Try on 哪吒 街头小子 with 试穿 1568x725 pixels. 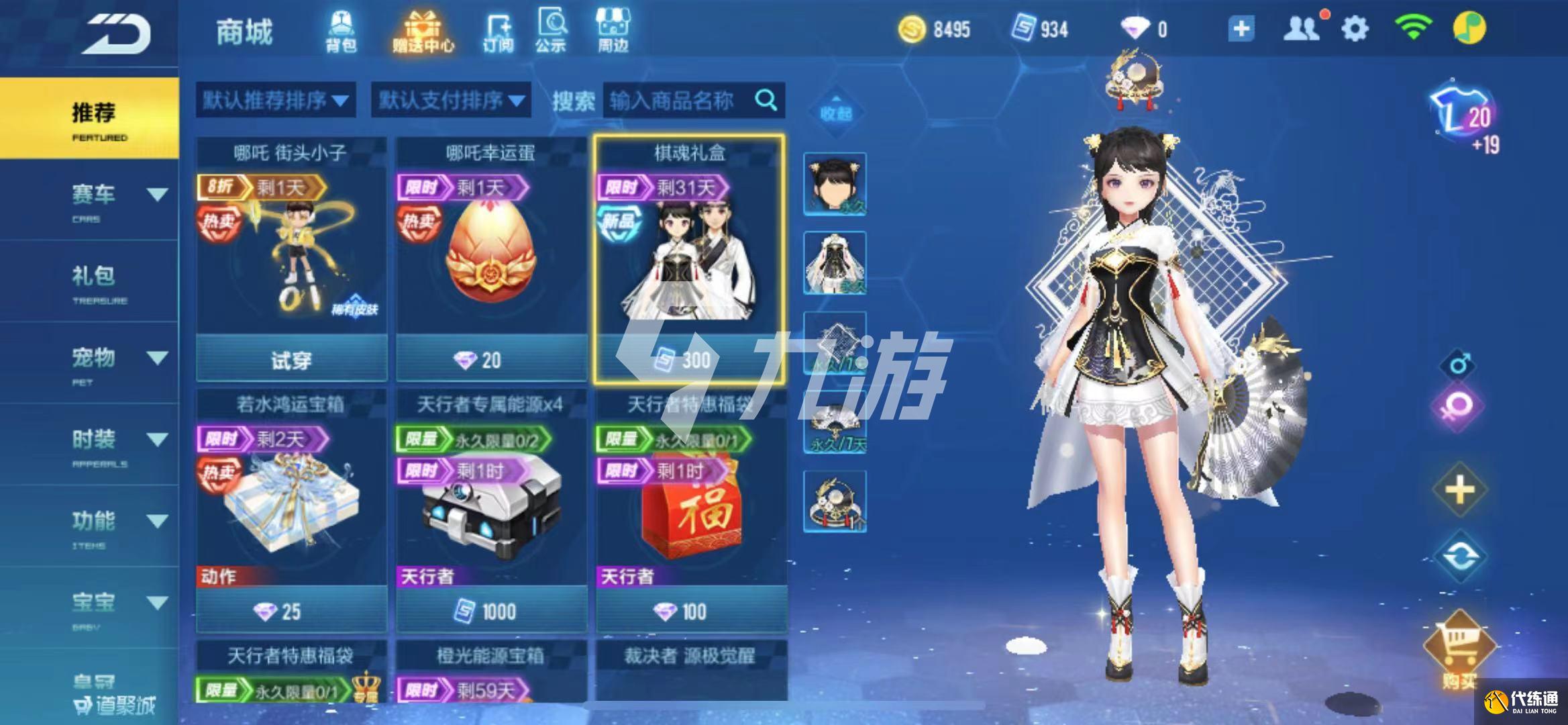coord(291,360)
